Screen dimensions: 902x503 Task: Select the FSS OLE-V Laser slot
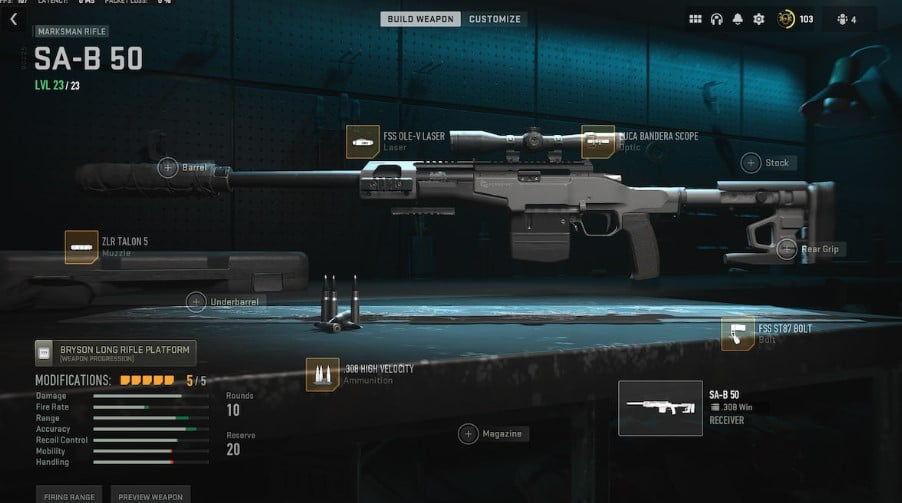363,141
